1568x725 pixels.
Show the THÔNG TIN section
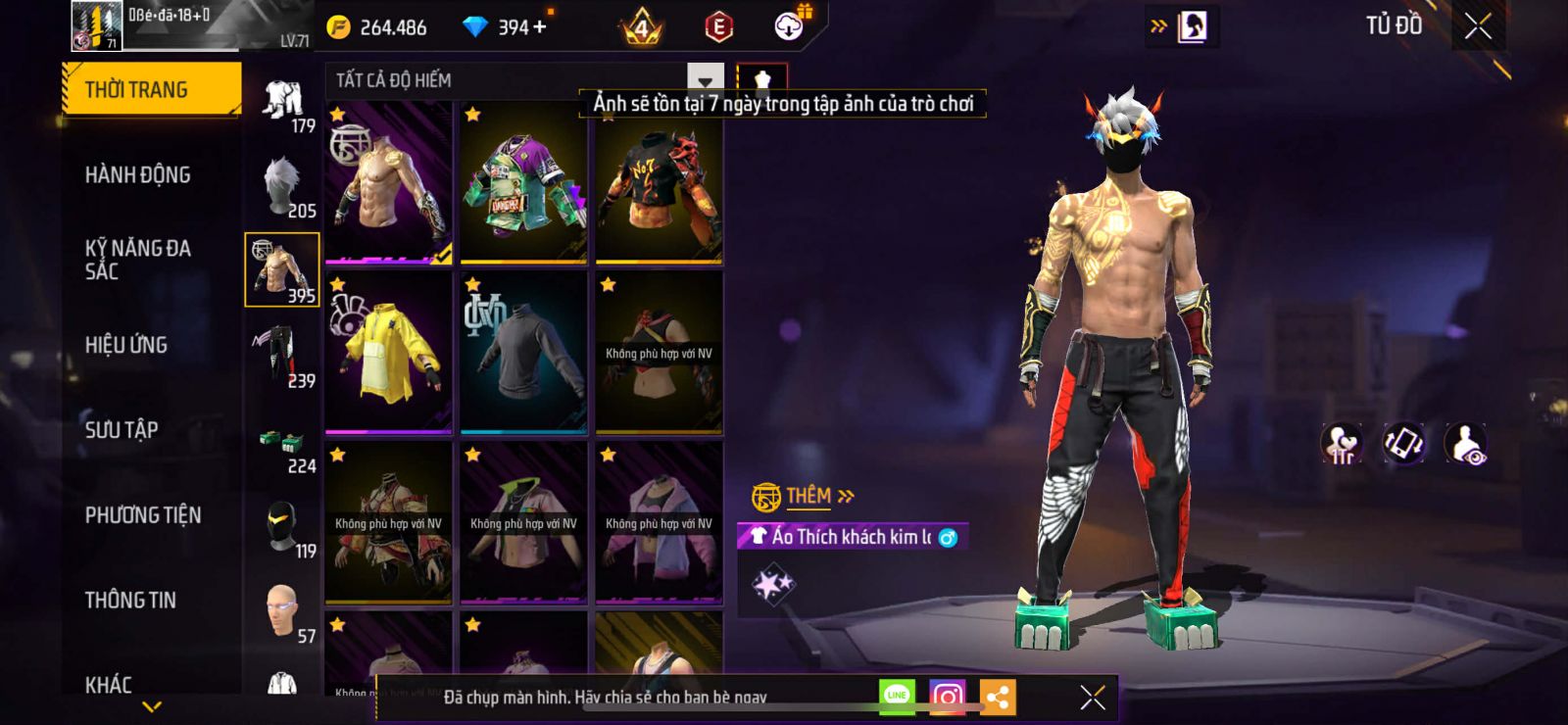pos(130,601)
